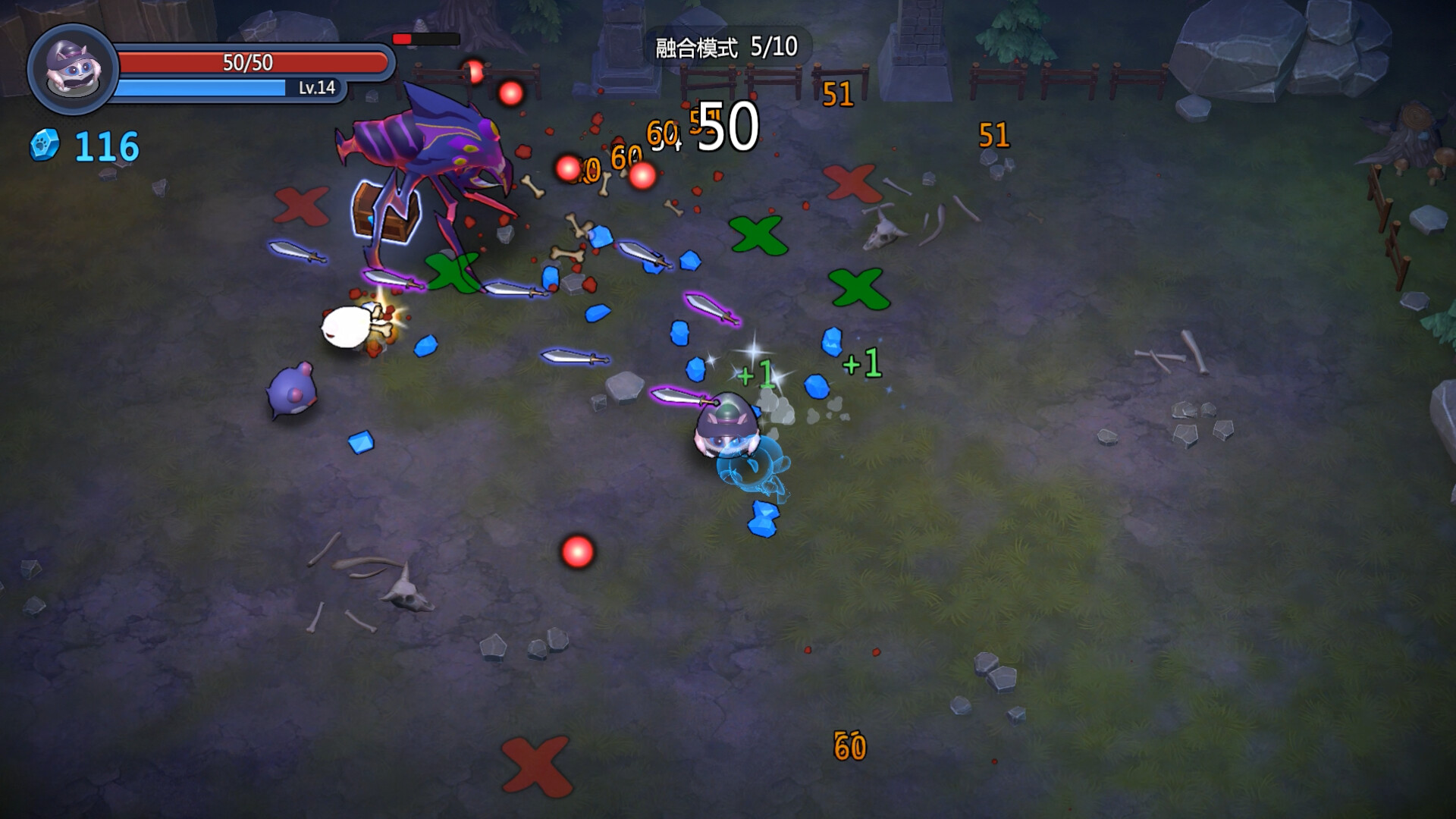The image size is (1456, 819).
Task: Select the 5/10 progress counter text
Action: coord(775,47)
